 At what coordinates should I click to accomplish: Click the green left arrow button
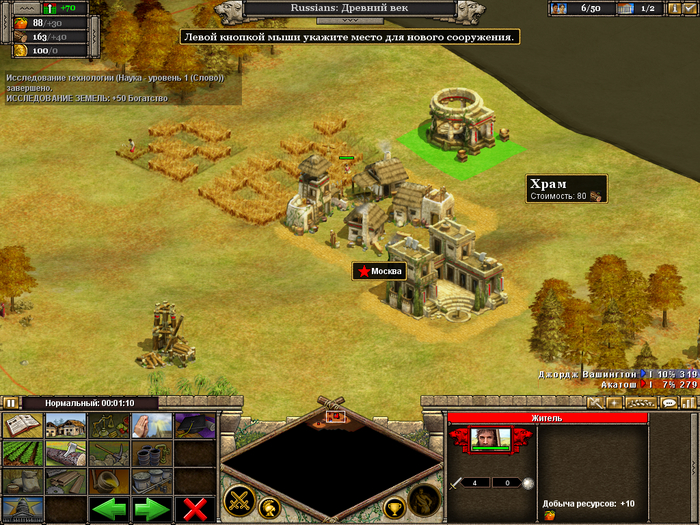tap(109, 508)
